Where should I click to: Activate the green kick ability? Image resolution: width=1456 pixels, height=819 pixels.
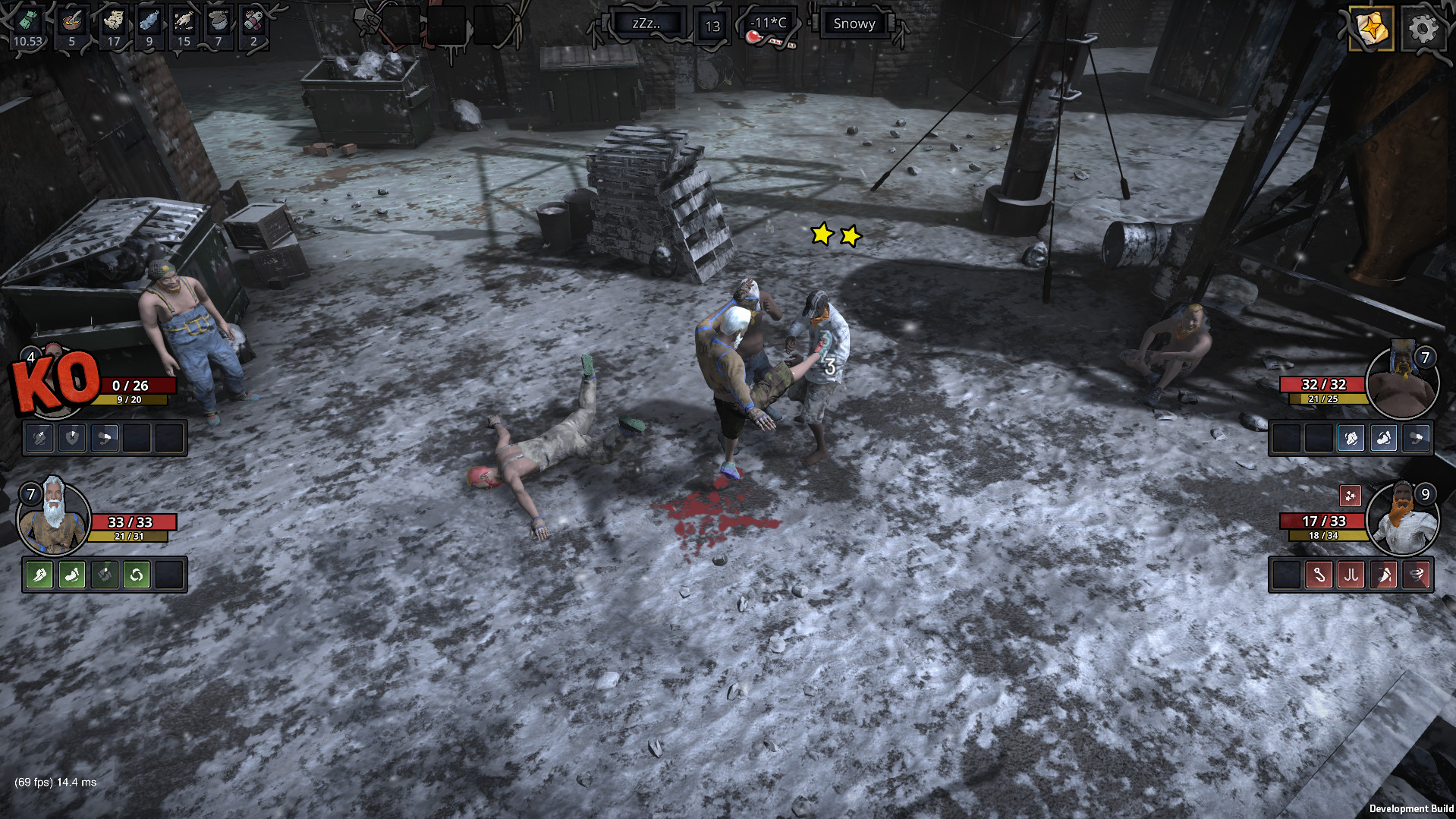click(72, 575)
